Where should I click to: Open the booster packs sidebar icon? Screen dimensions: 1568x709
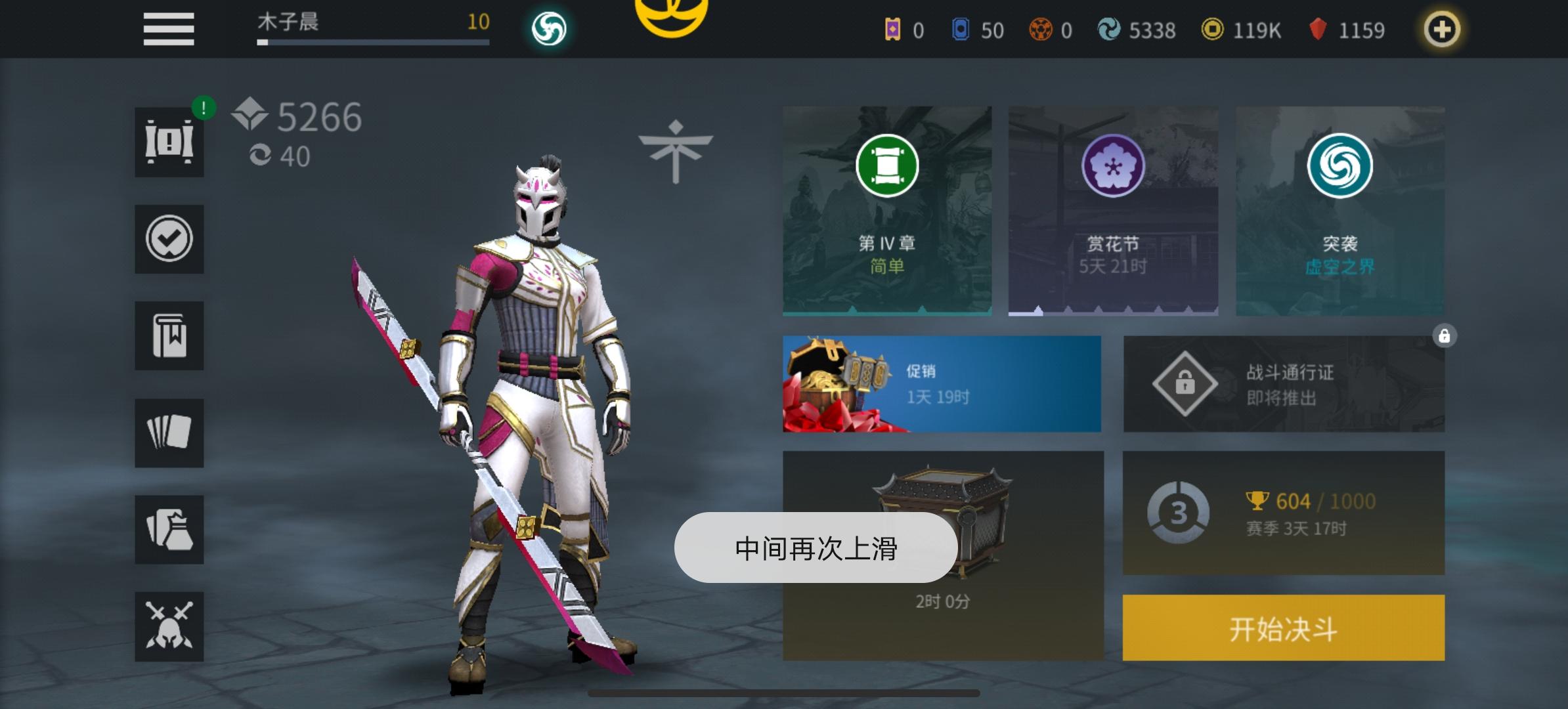point(169,529)
